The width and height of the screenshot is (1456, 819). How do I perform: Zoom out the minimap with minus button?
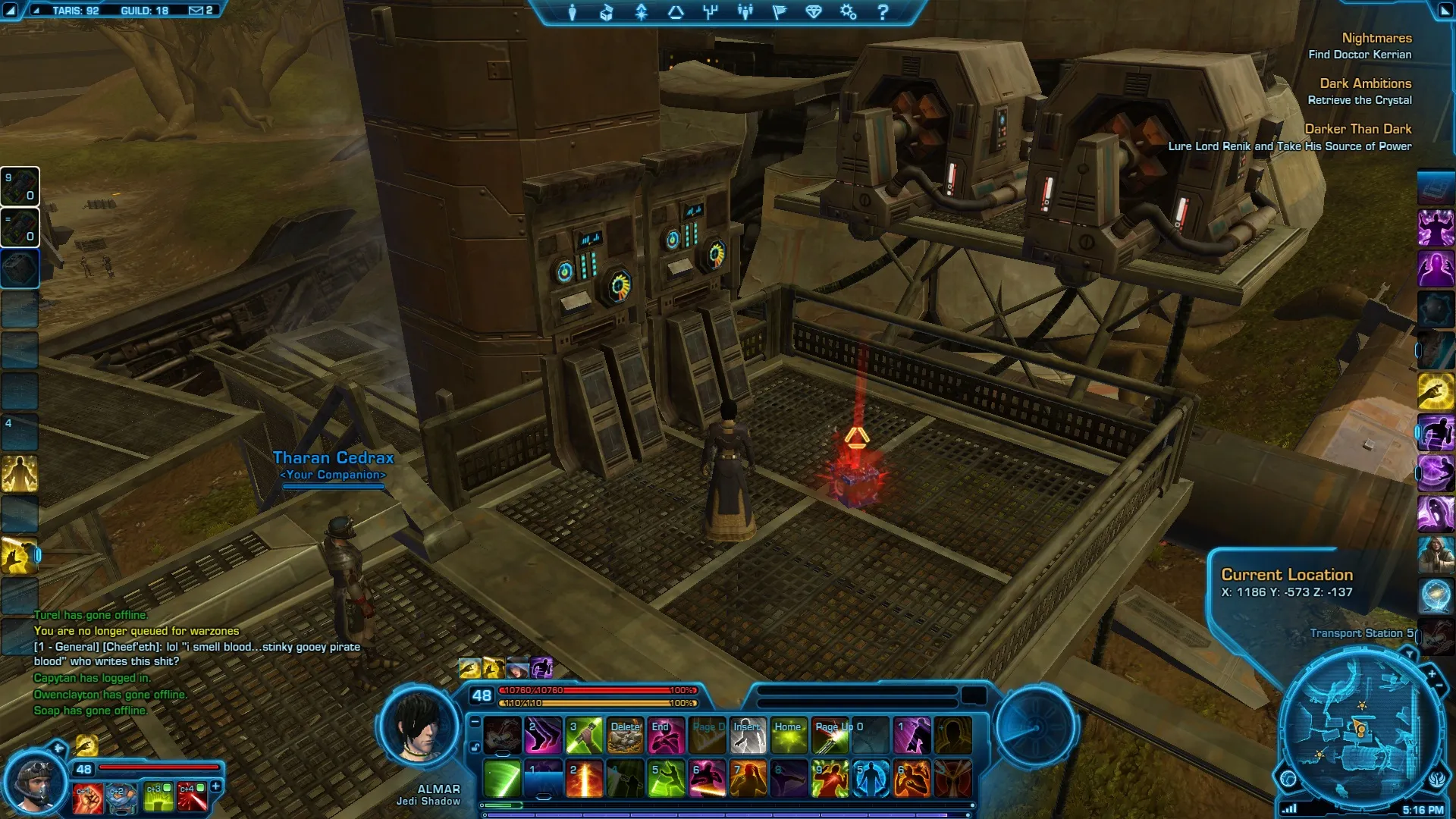[x=1439, y=686]
